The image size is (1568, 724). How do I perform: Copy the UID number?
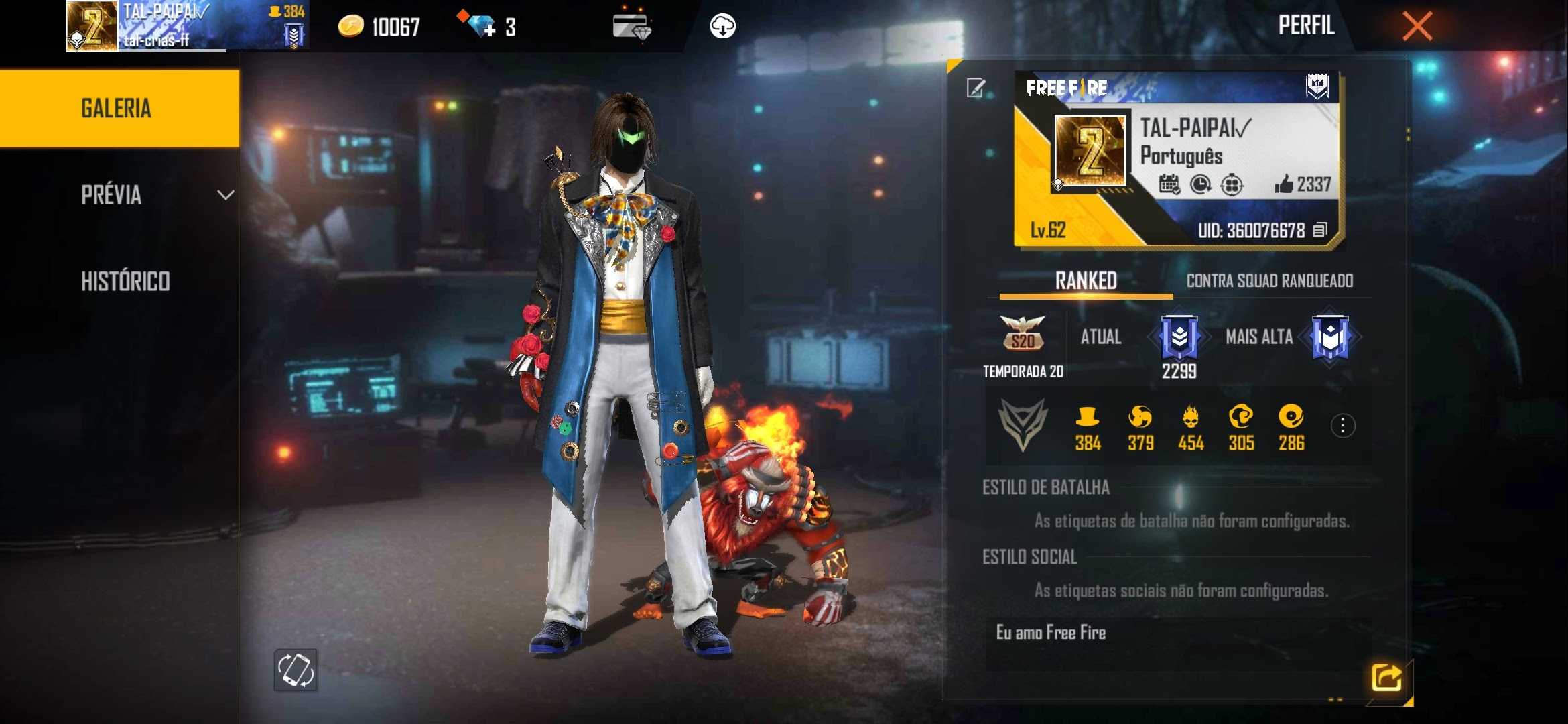(x=1320, y=231)
